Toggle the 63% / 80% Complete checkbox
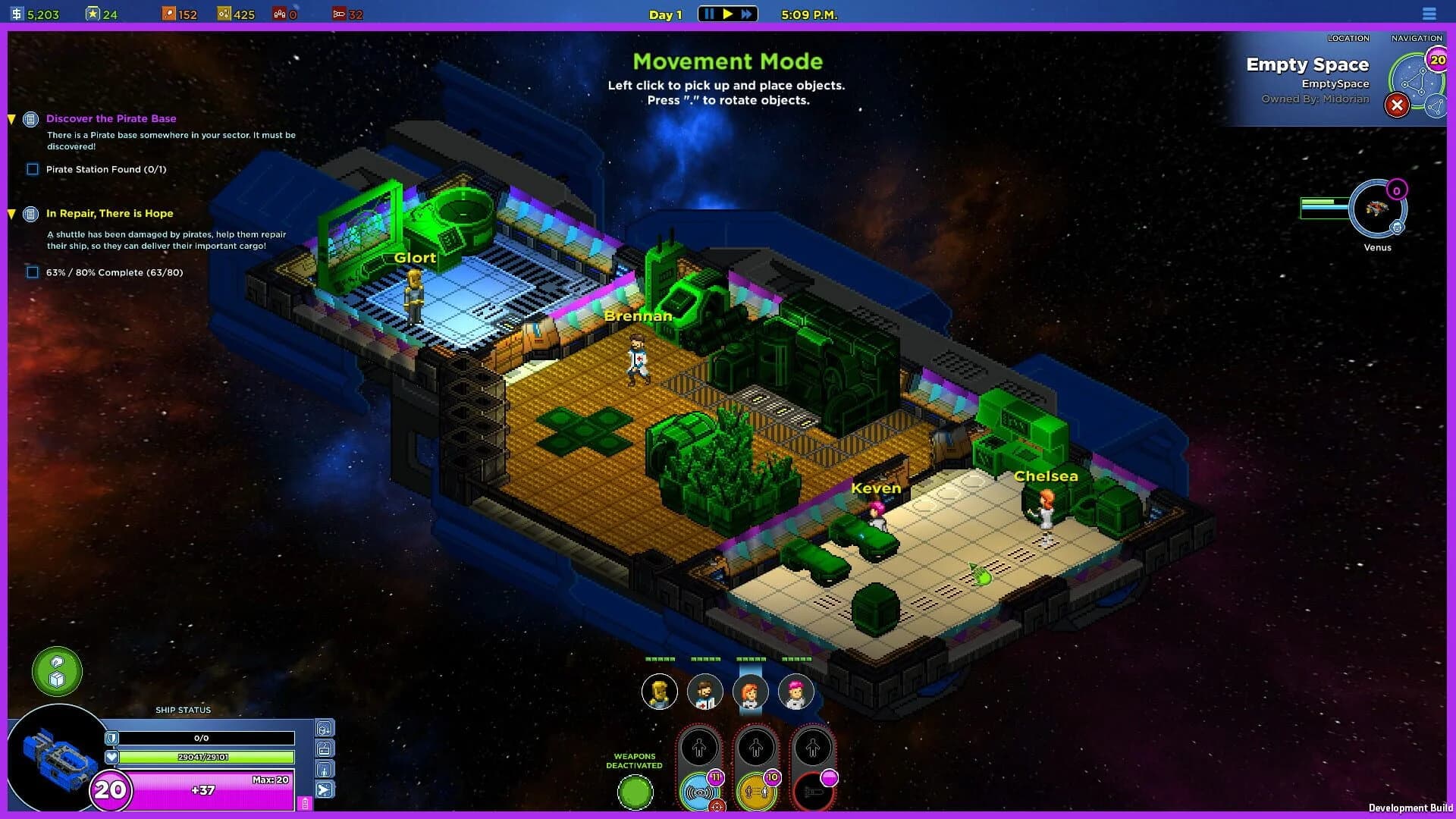This screenshot has height=819, width=1456. coord(32,272)
